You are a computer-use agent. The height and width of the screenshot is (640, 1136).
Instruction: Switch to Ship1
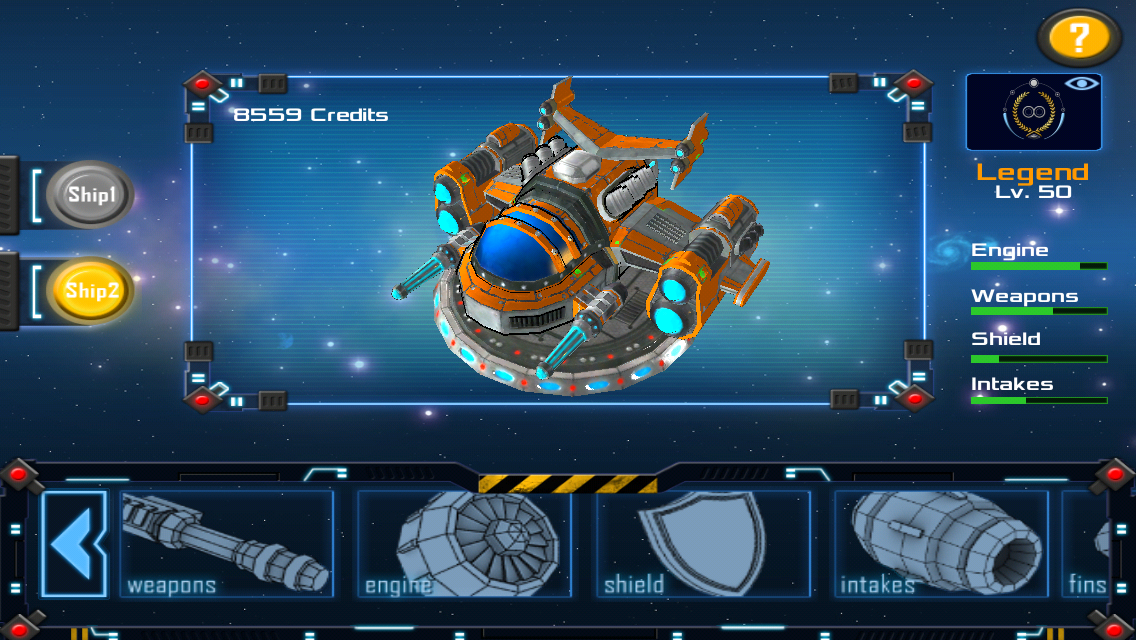click(90, 195)
